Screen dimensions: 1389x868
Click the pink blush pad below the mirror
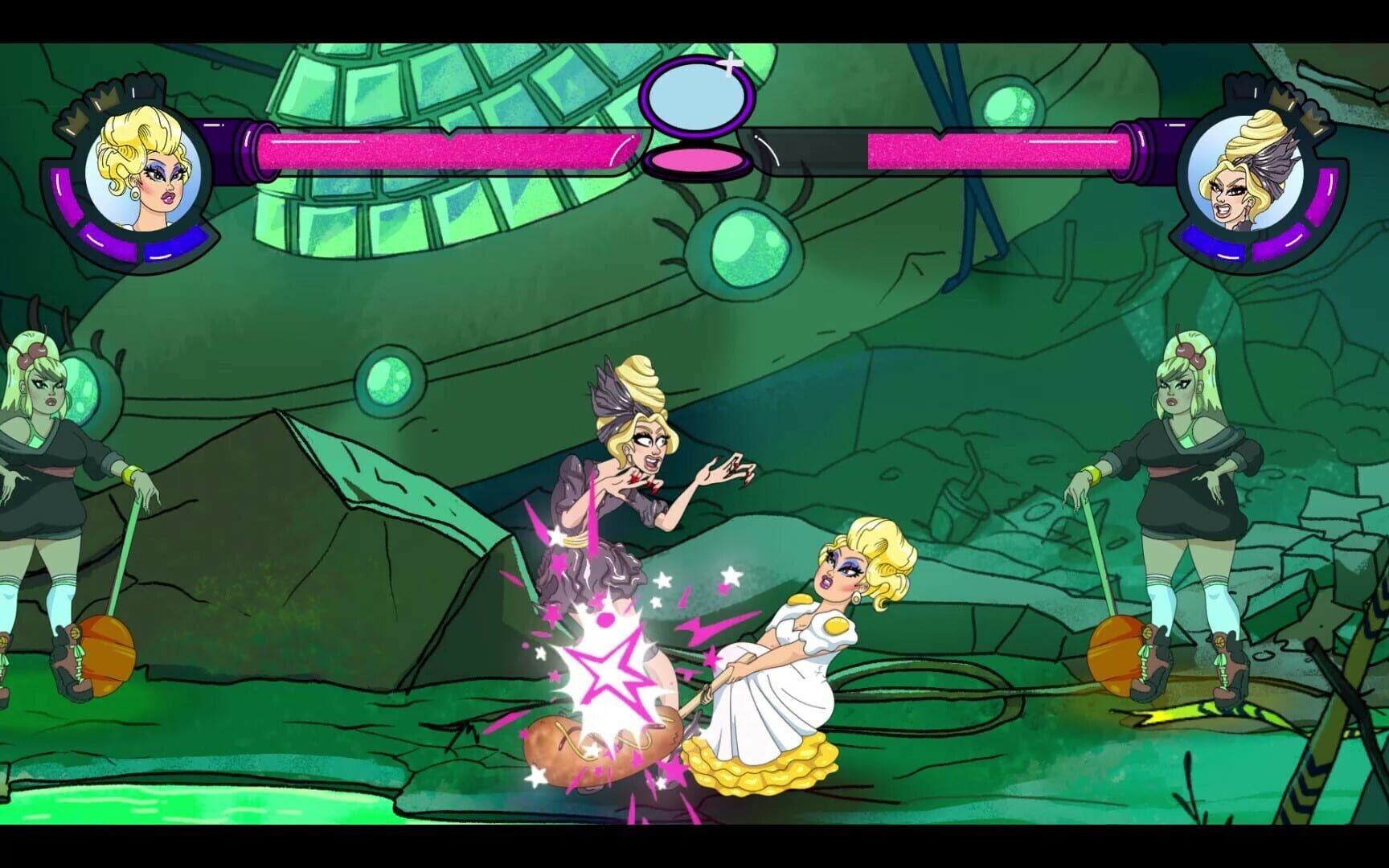pos(696,159)
